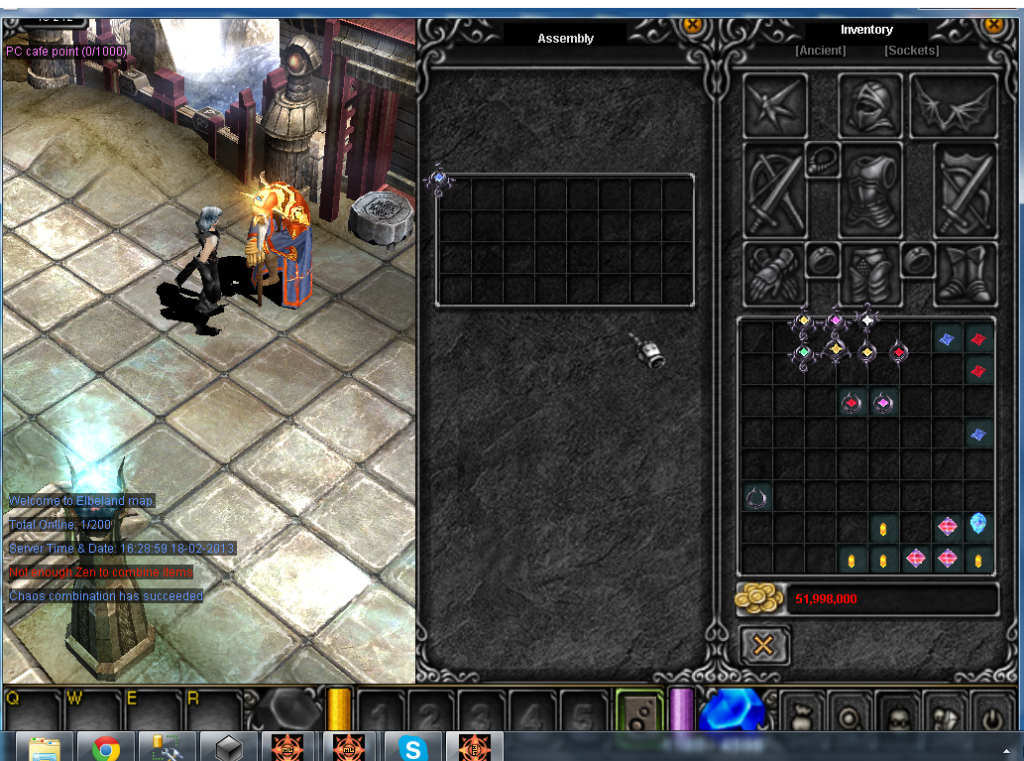Open the [Sockets] tab
This screenshot has height=761, width=1024.
click(x=911, y=51)
